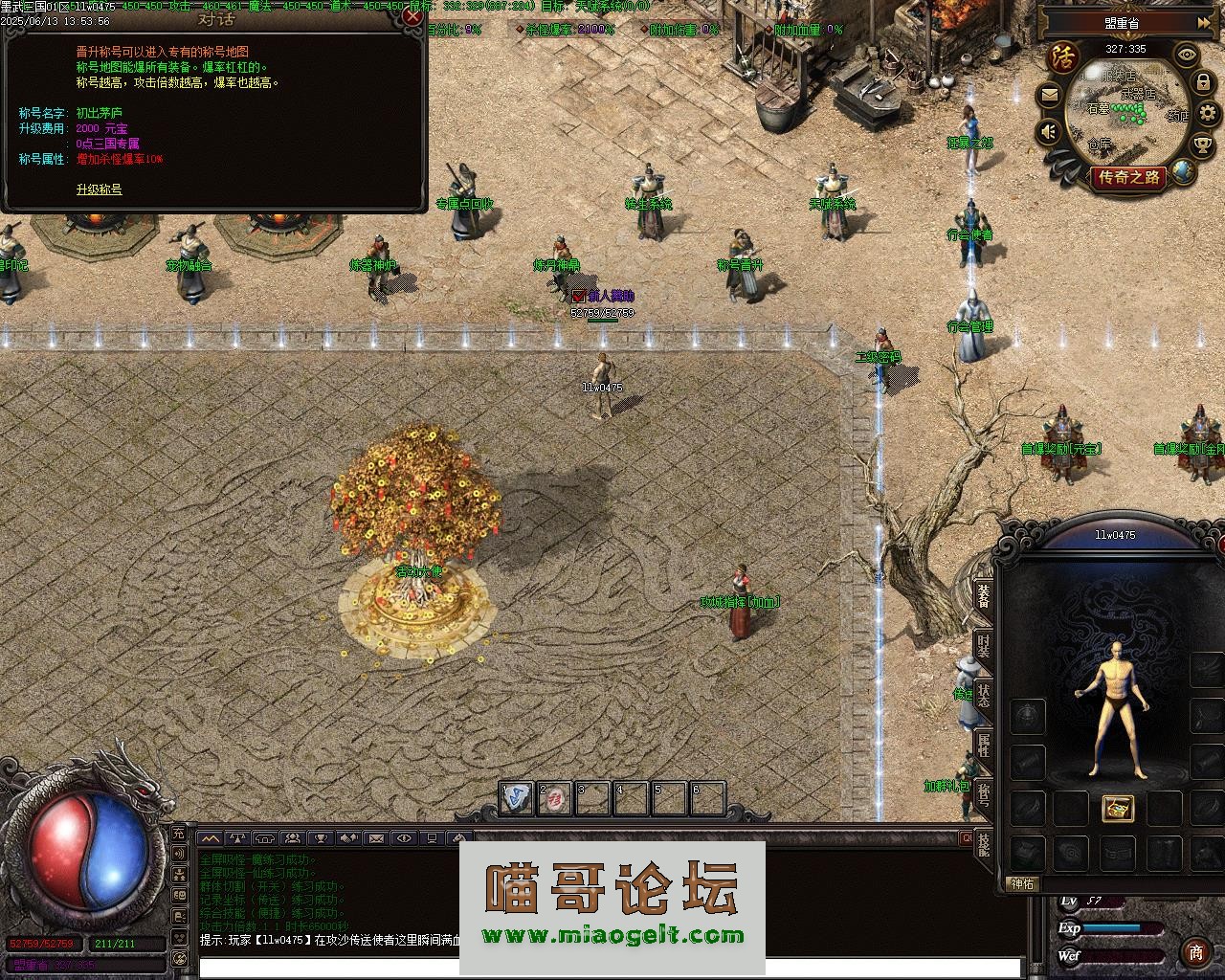The image size is (1225, 980).
Task: Open the shop with the 商 button
Action: [1195, 951]
